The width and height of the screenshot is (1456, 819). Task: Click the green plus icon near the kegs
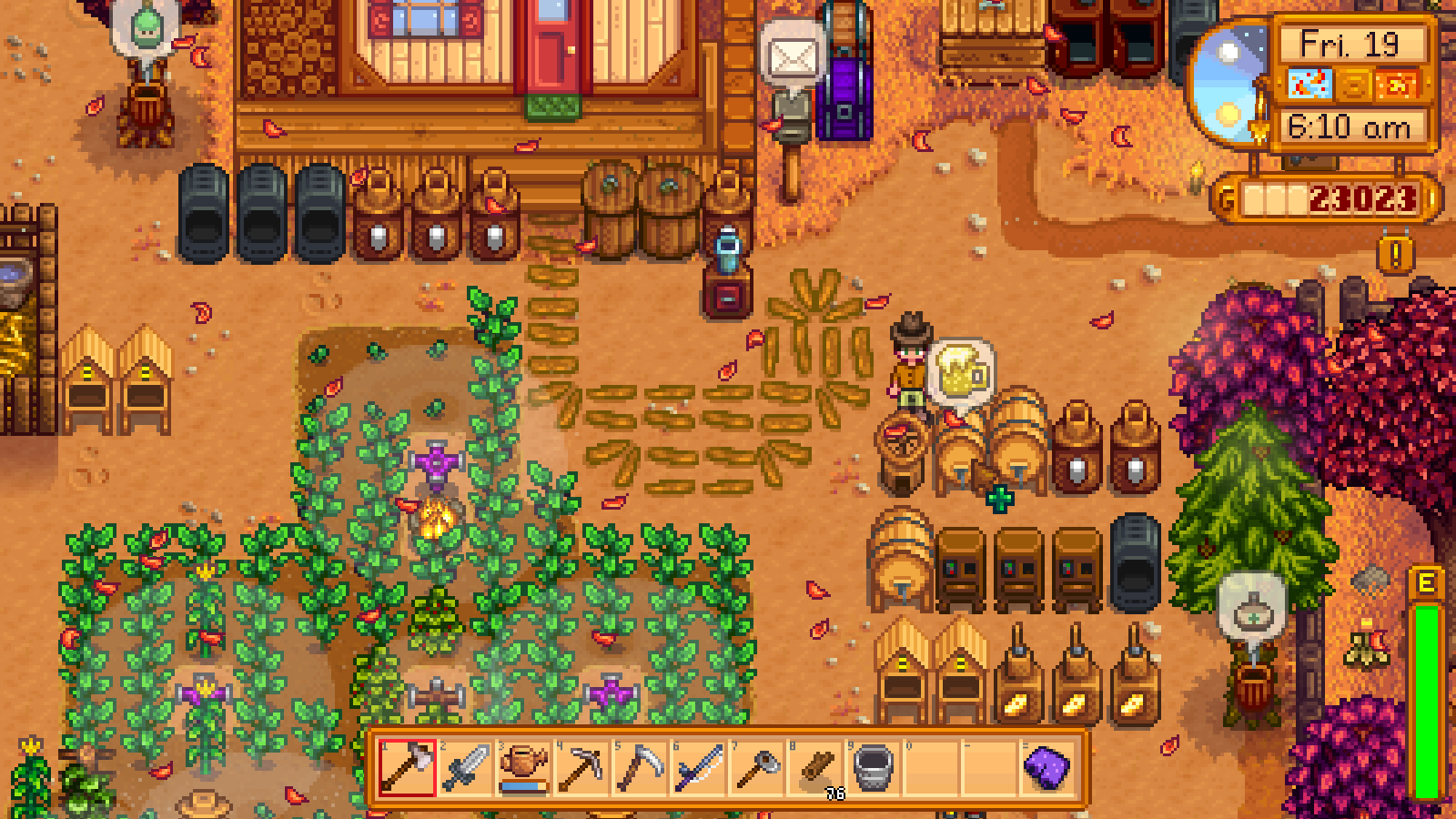pyautogui.click(x=999, y=499)
